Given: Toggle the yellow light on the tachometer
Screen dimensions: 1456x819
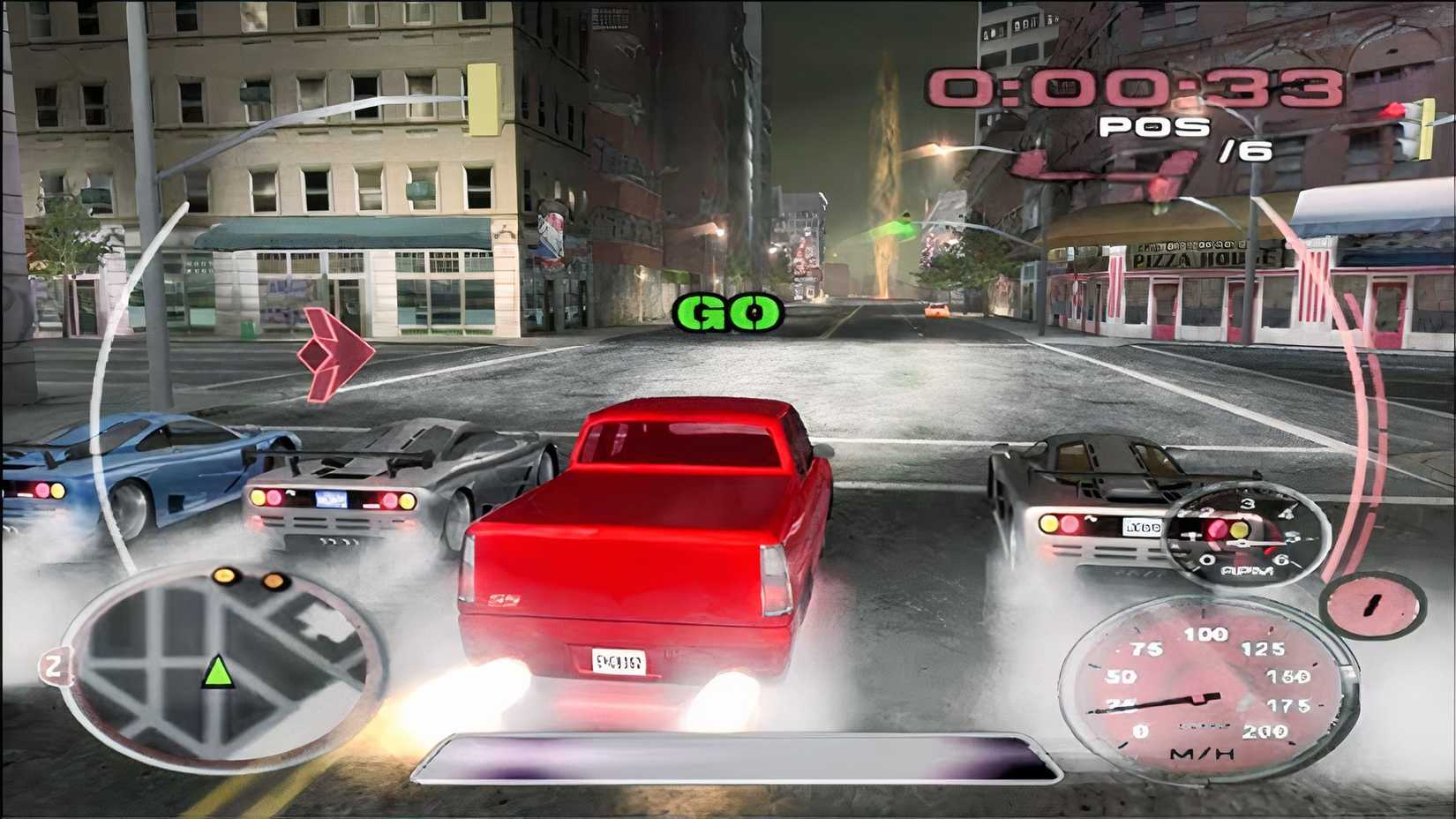Looking at the screenshot, I should tap(1239, 530).
